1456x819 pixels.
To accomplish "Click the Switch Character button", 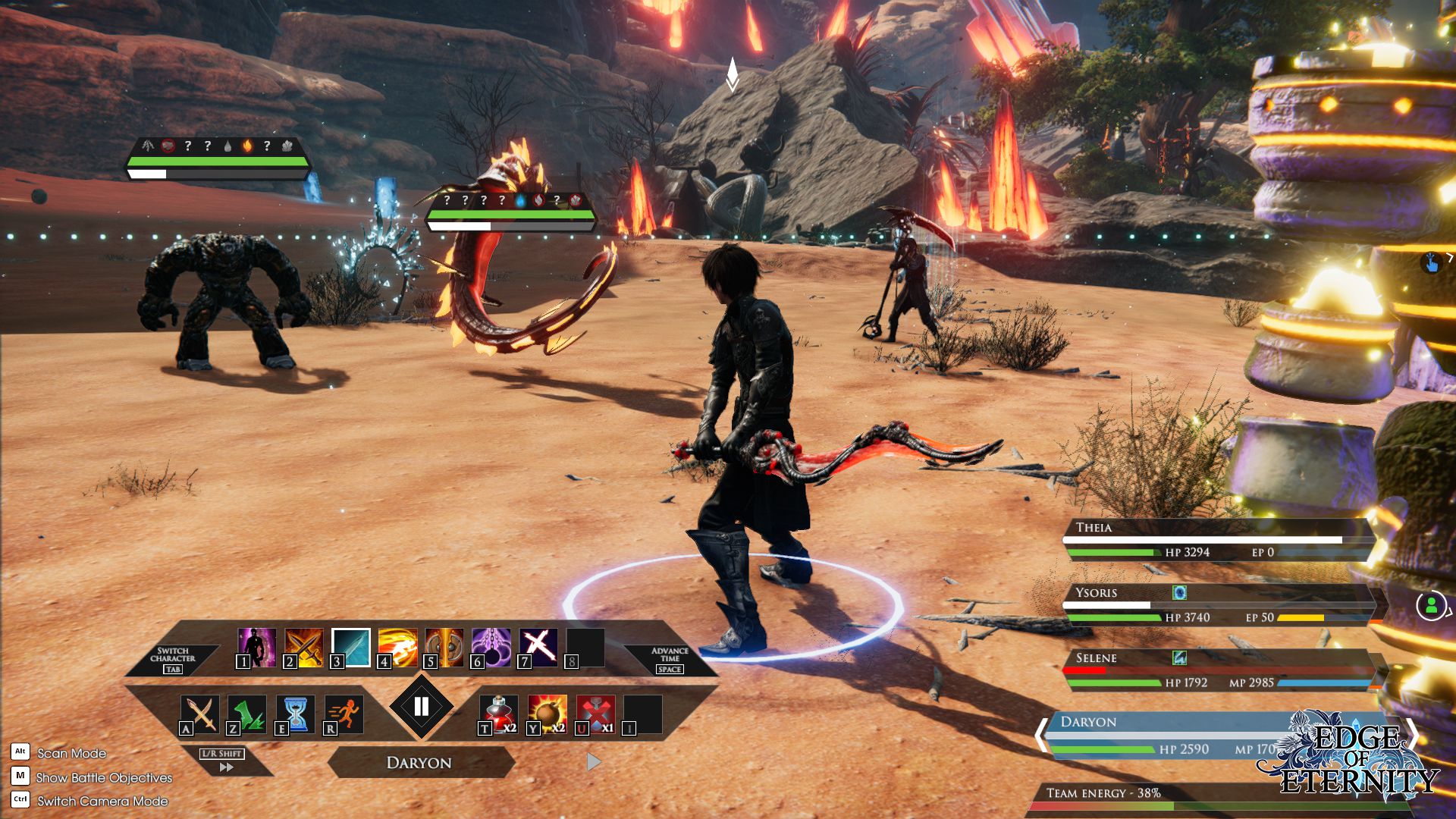I will [173, 659].
